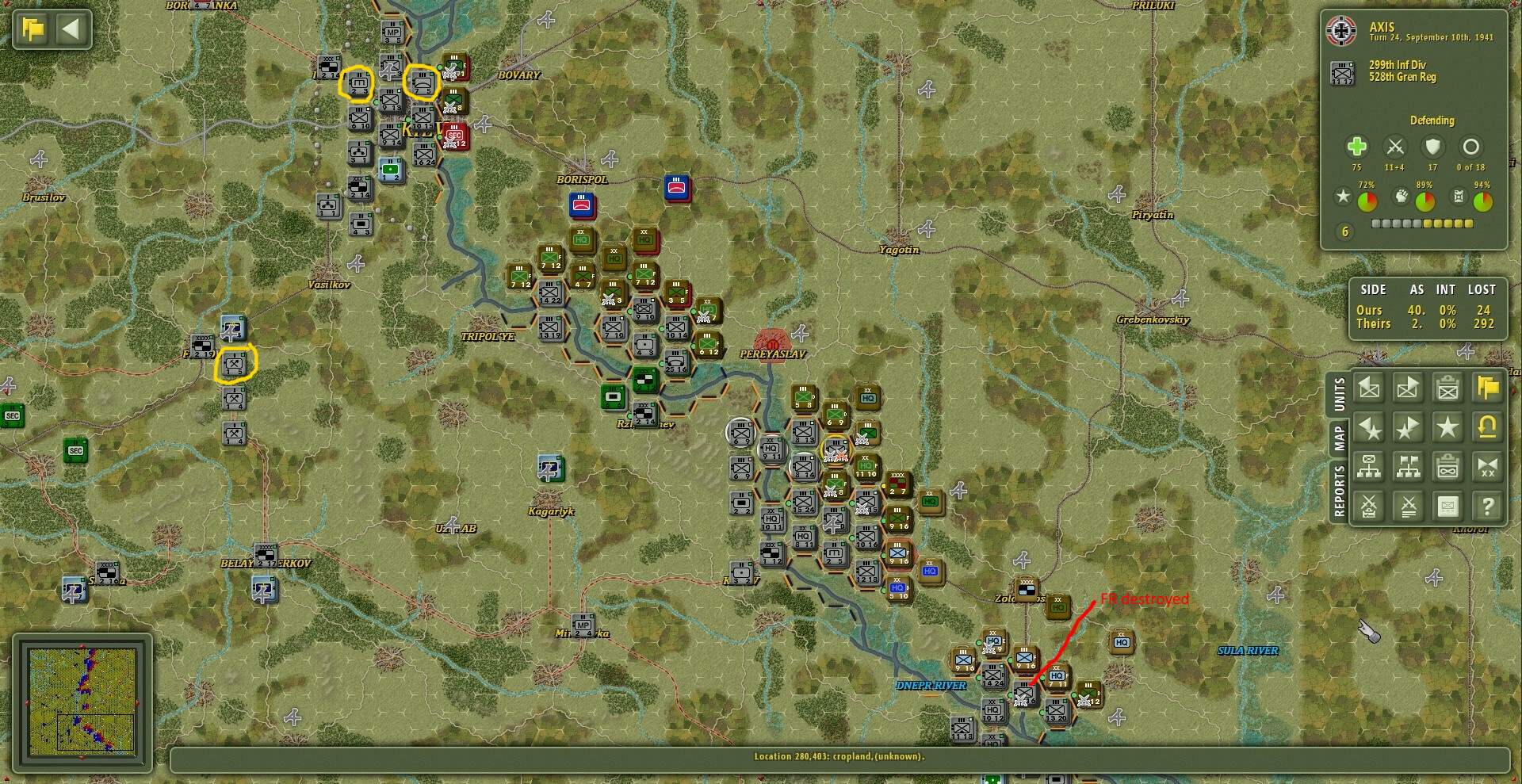
Task: Click the back arrow button top left
Action: (71, 29)
